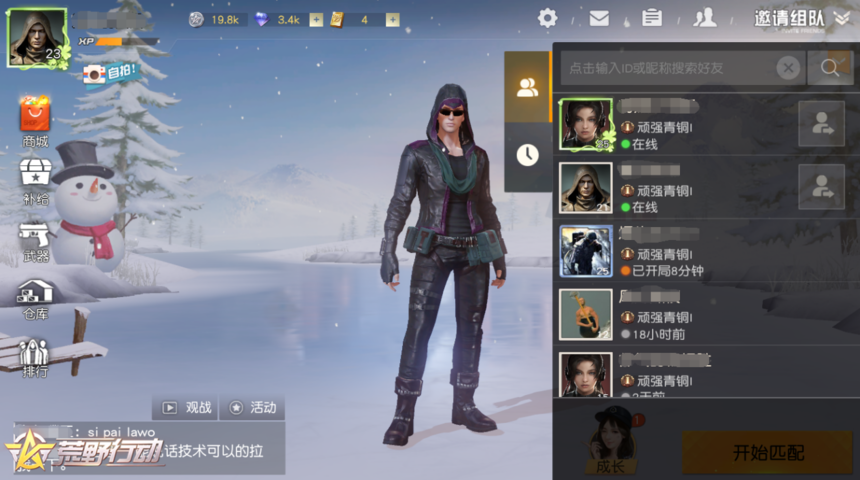Open the 武器 weapons menu

pos(35,240)
